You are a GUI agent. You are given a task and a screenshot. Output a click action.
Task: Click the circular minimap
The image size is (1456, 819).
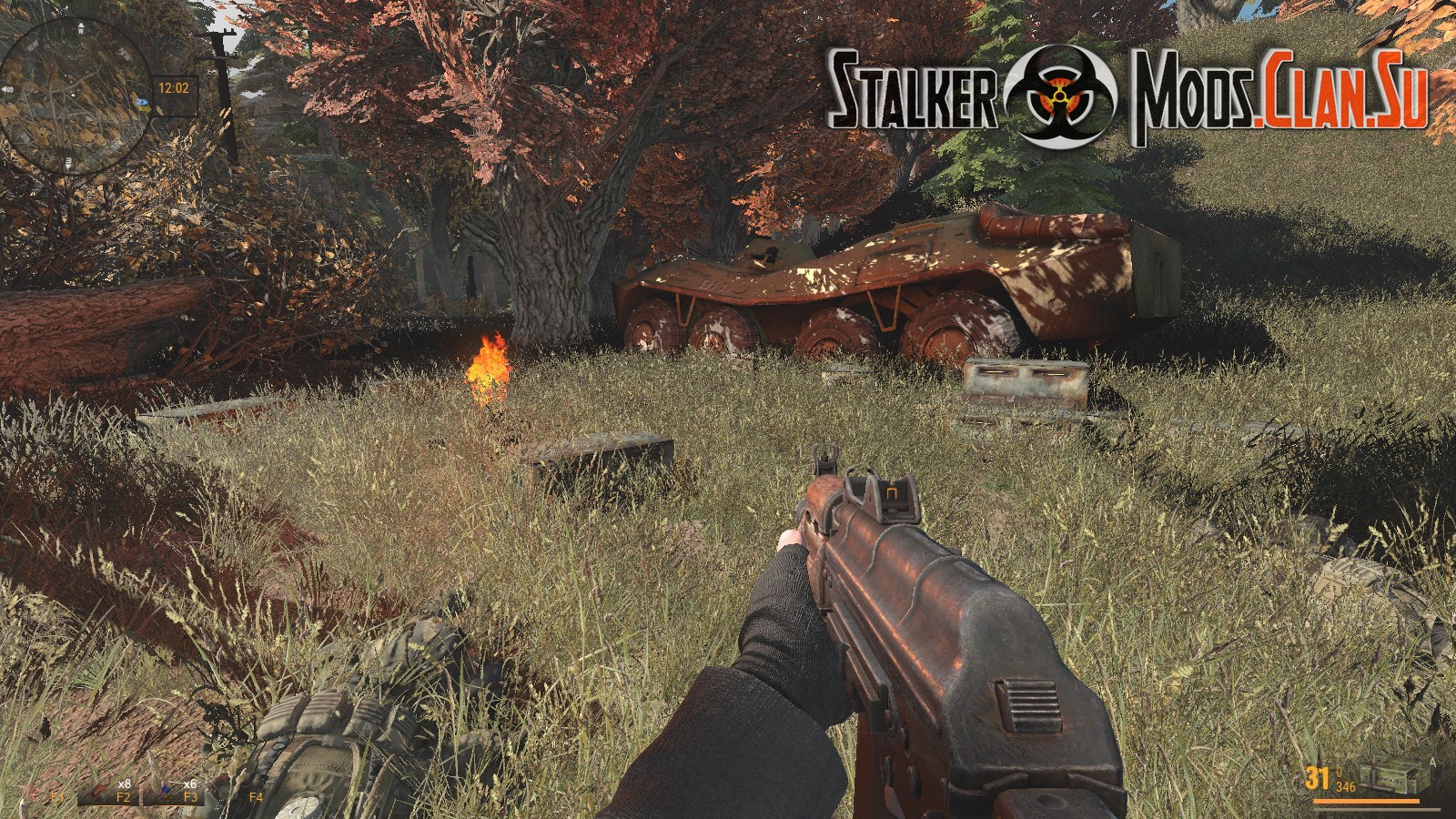coord(75,93)
